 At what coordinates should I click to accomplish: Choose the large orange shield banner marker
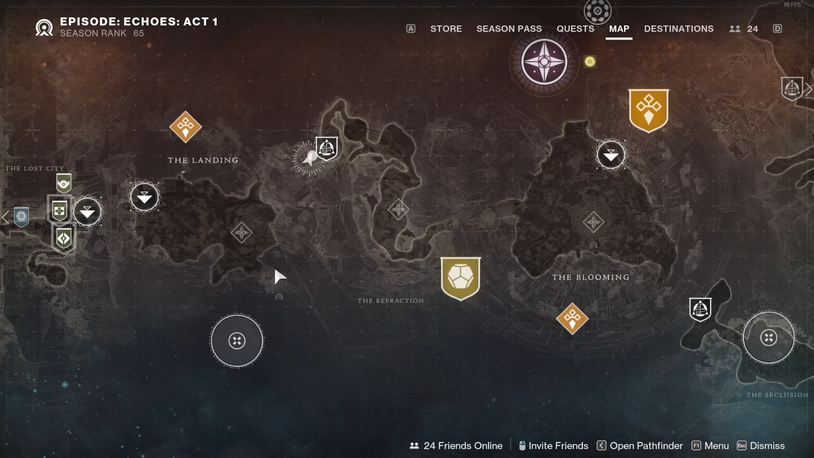click(x=648, y=110)
